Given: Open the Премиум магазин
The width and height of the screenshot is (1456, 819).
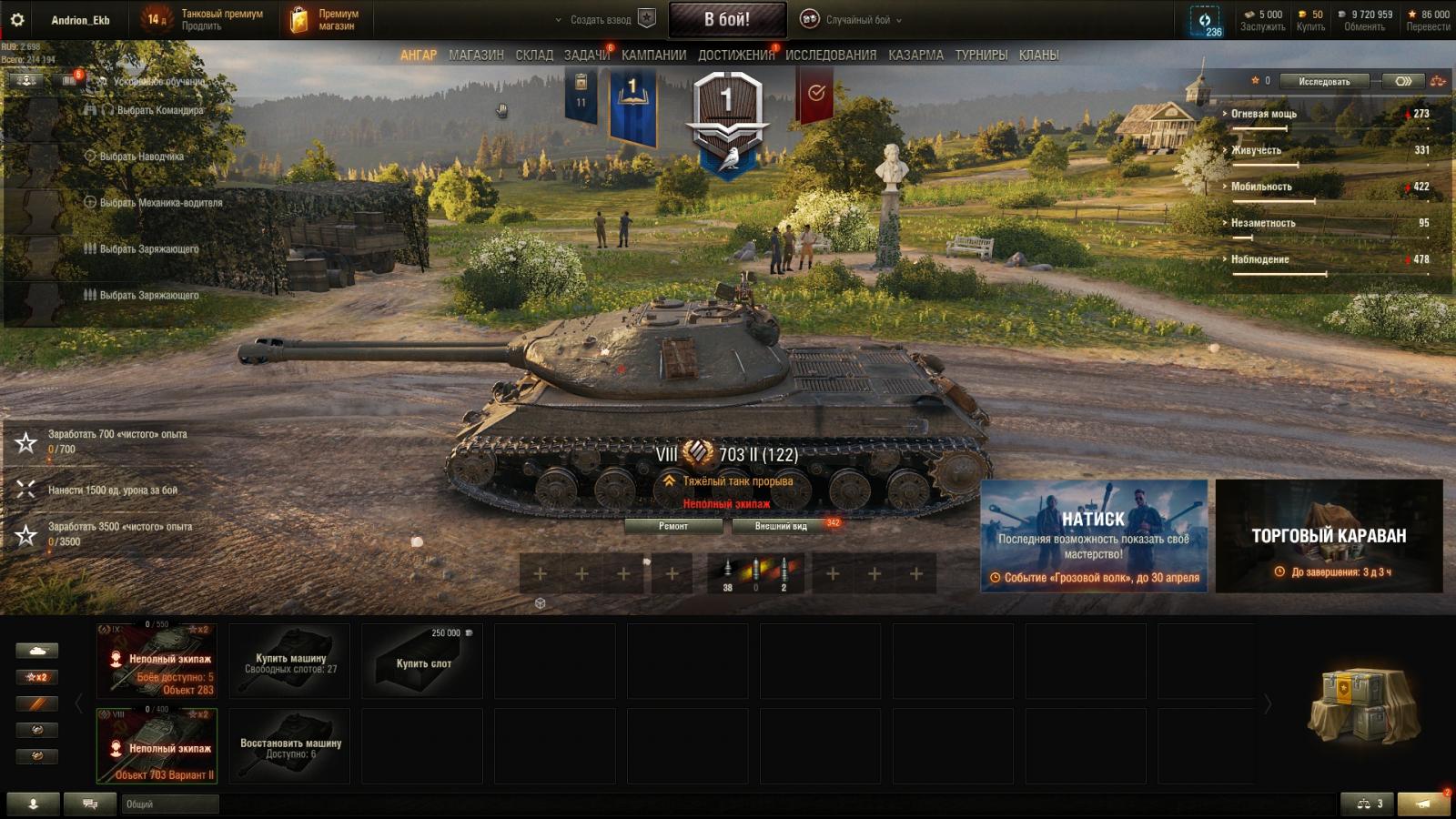Looking at the screenshot, I should 325,19.
